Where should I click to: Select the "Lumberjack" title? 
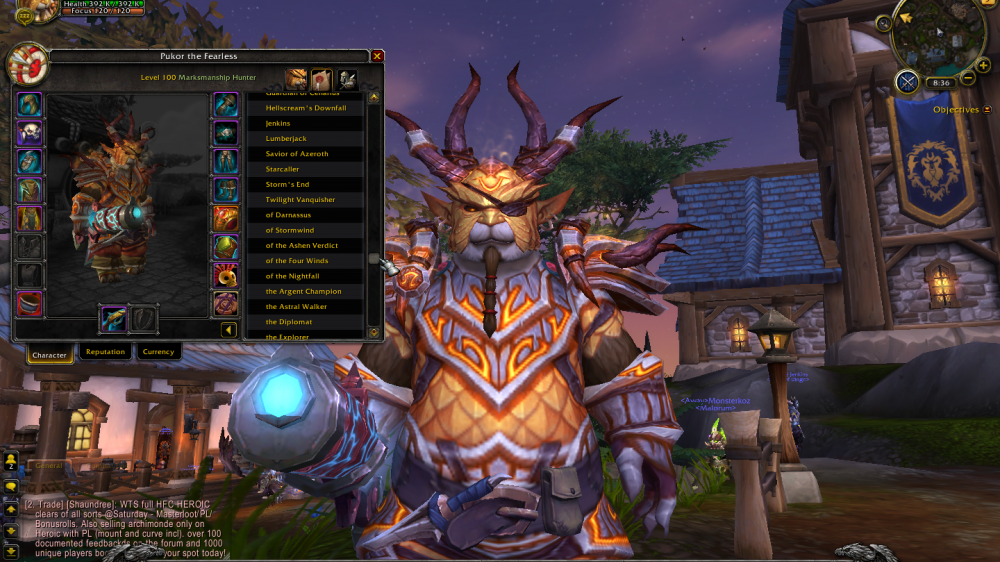(x=305, y=138)
